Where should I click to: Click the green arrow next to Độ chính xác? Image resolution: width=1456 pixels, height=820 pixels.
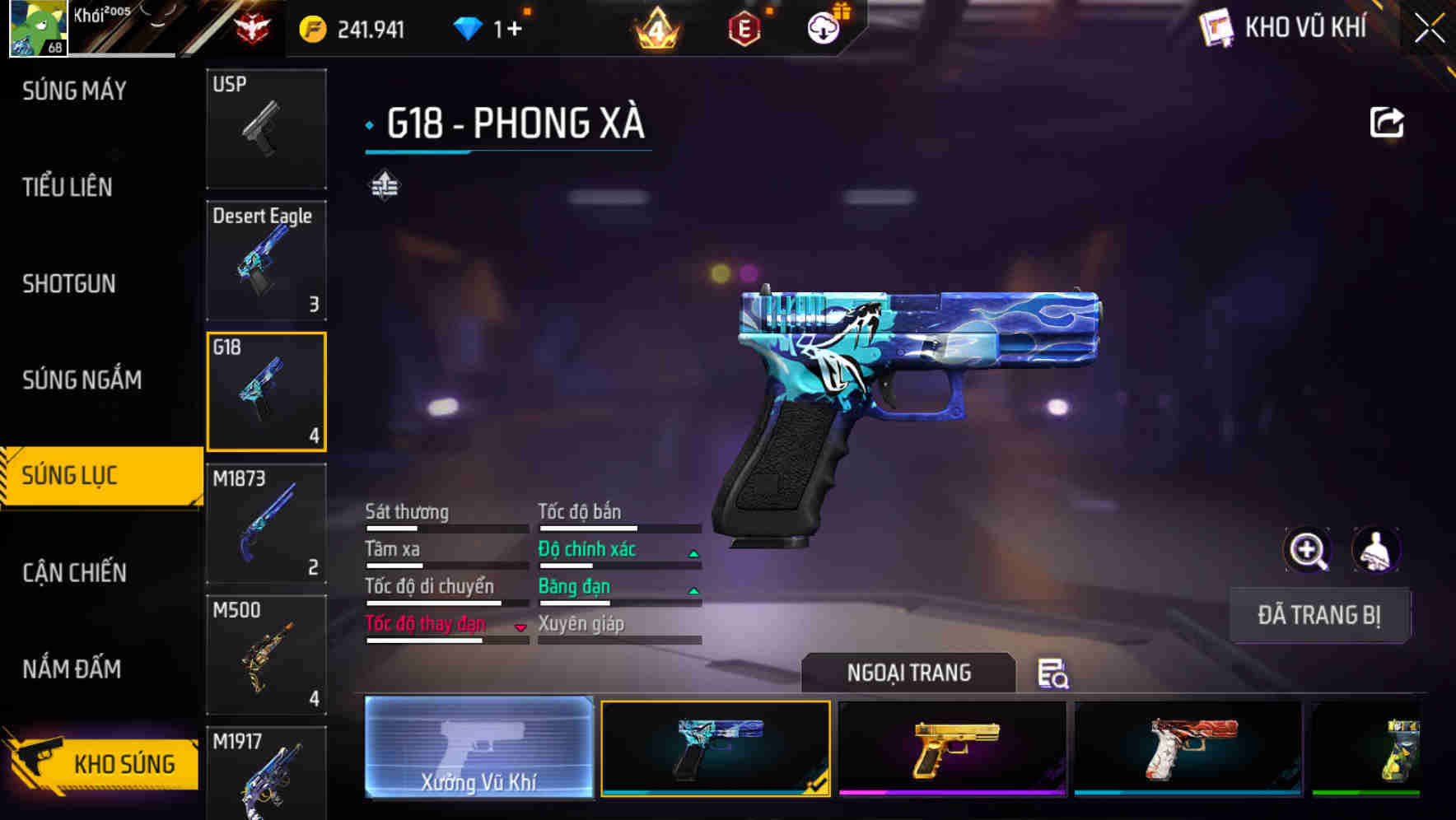[693, 553]
